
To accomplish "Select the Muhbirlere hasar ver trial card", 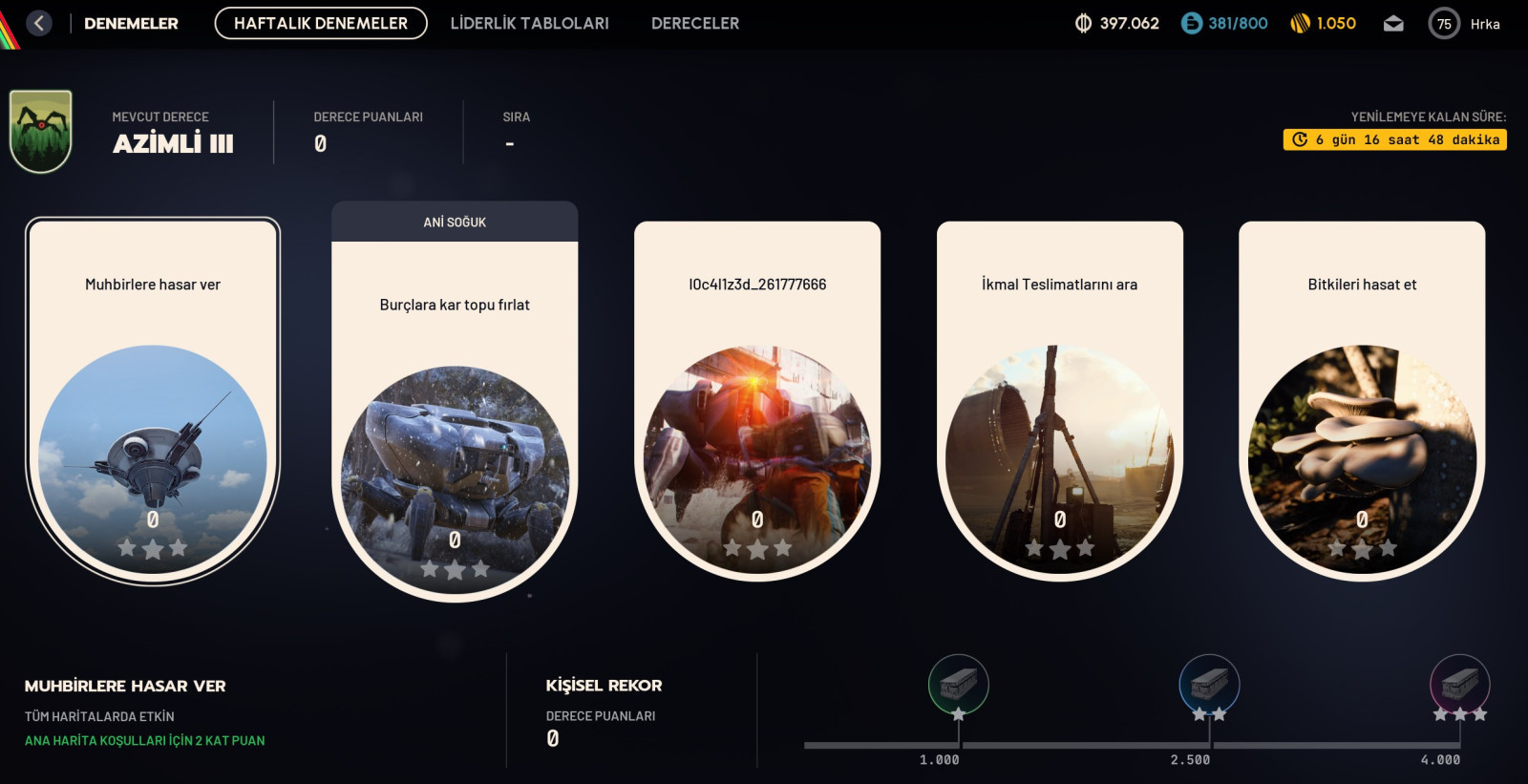I will click(153, 401).
